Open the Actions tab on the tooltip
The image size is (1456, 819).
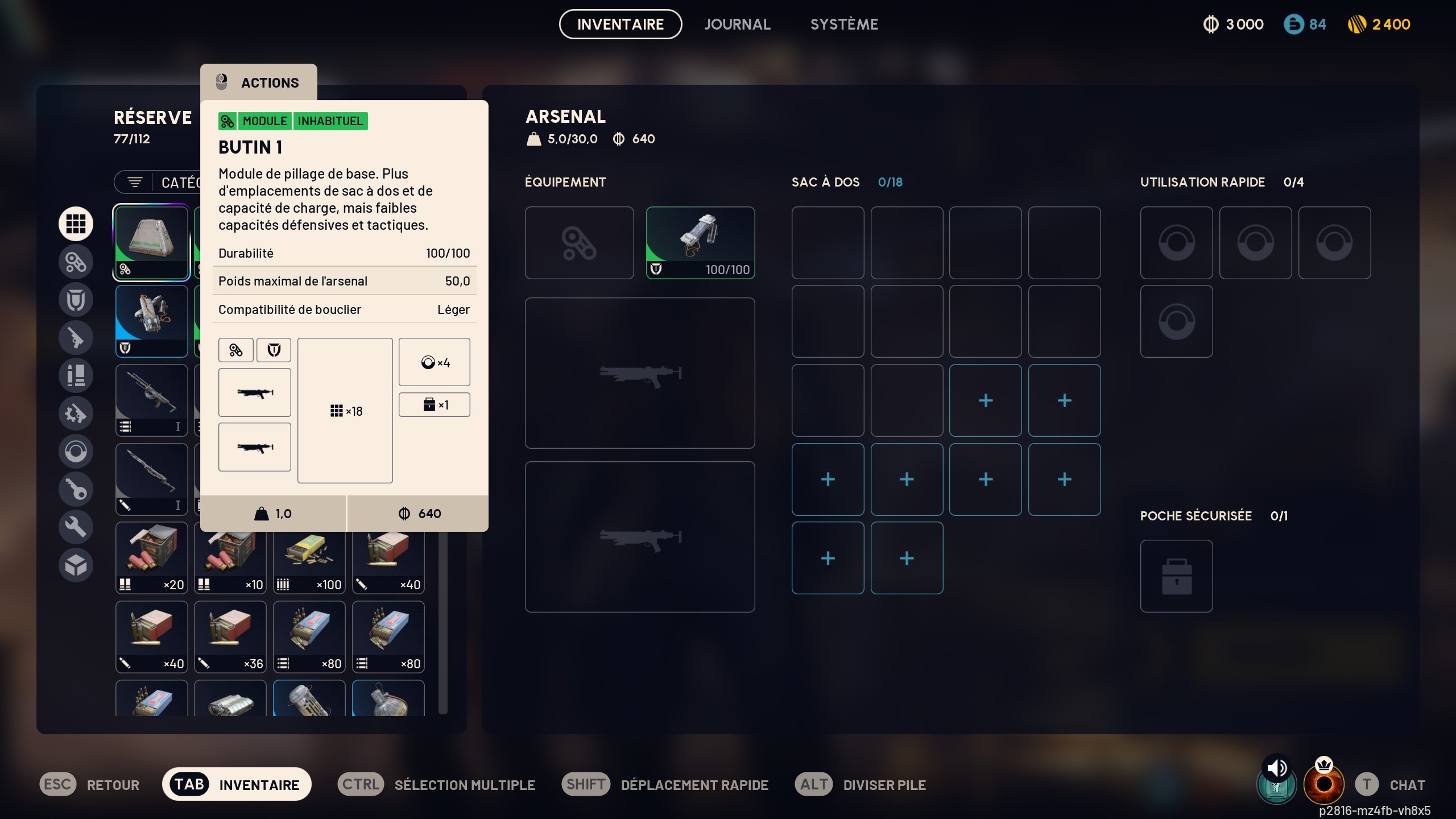click(259, 82)
